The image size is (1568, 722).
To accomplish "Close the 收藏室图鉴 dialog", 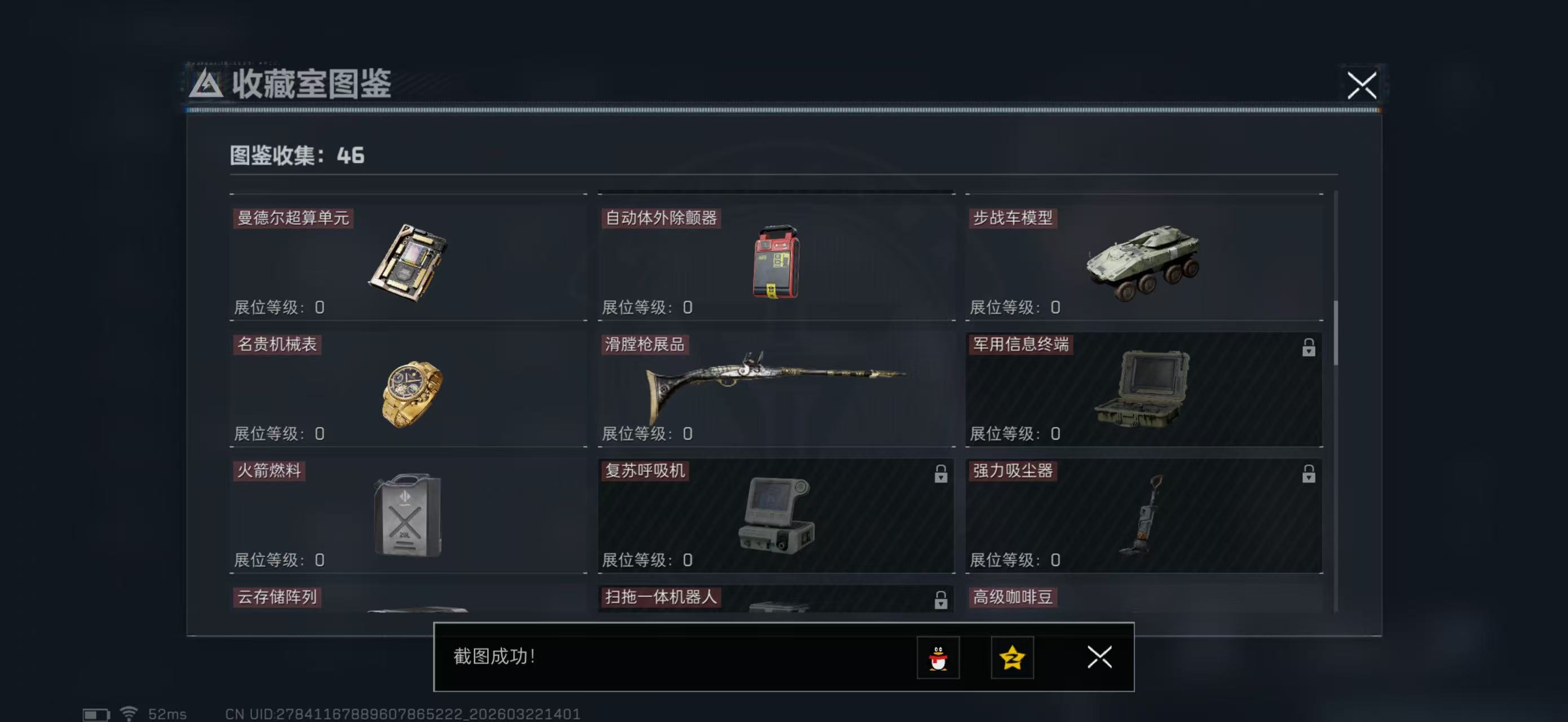I will [x=1362, y=86].
